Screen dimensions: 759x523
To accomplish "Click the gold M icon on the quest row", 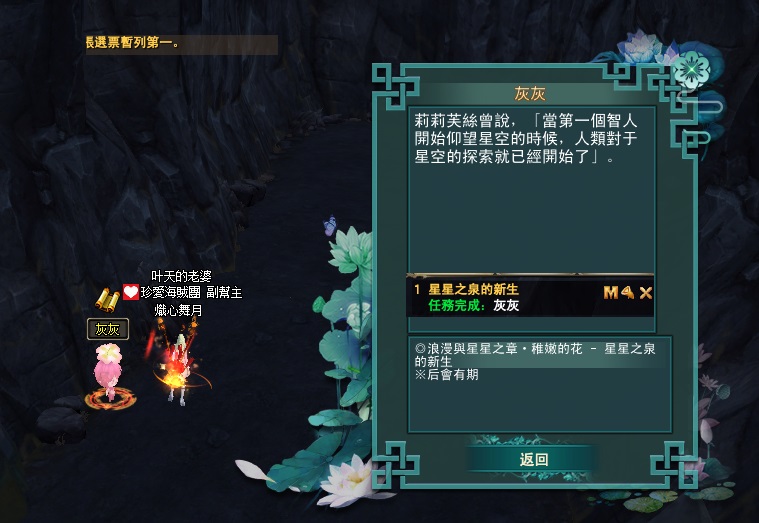I will tap(610, 292).
